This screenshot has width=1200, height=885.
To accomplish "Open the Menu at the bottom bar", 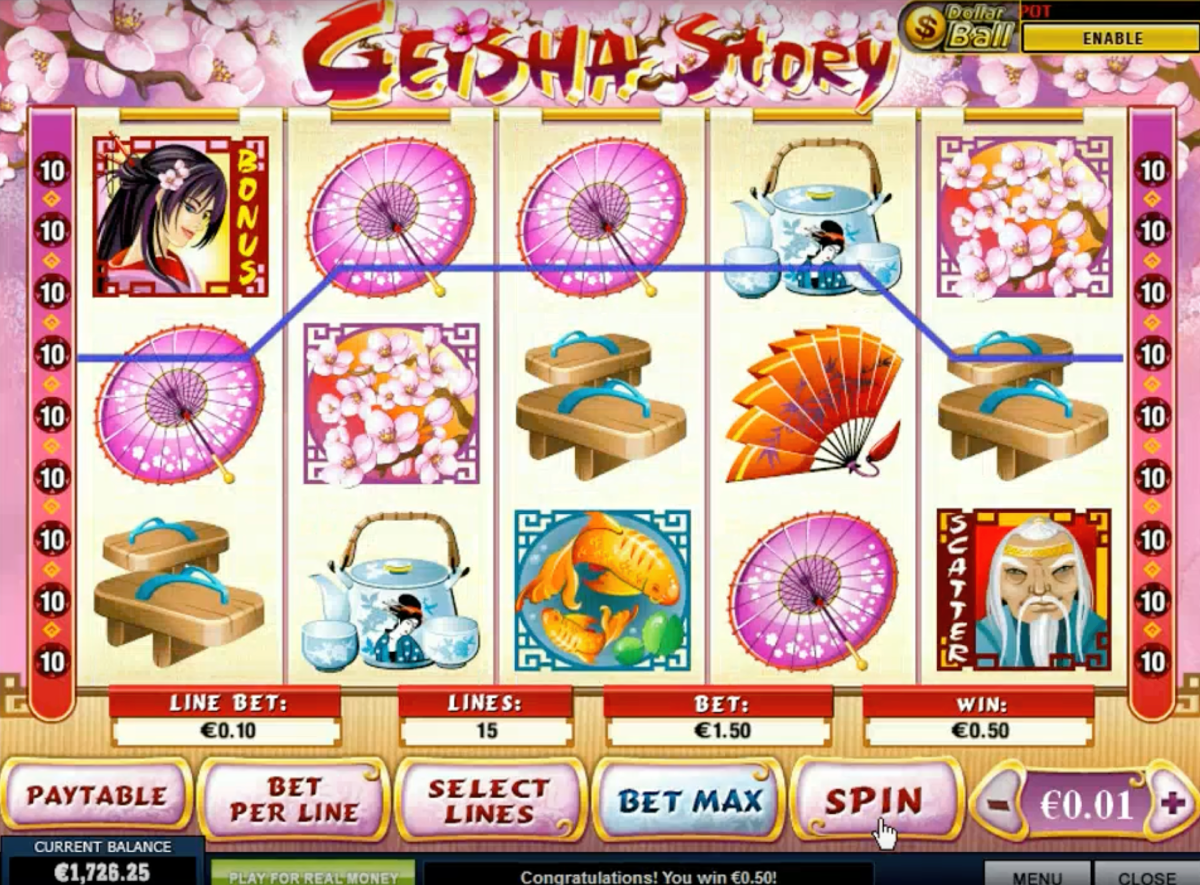I will click(1036, 874).
